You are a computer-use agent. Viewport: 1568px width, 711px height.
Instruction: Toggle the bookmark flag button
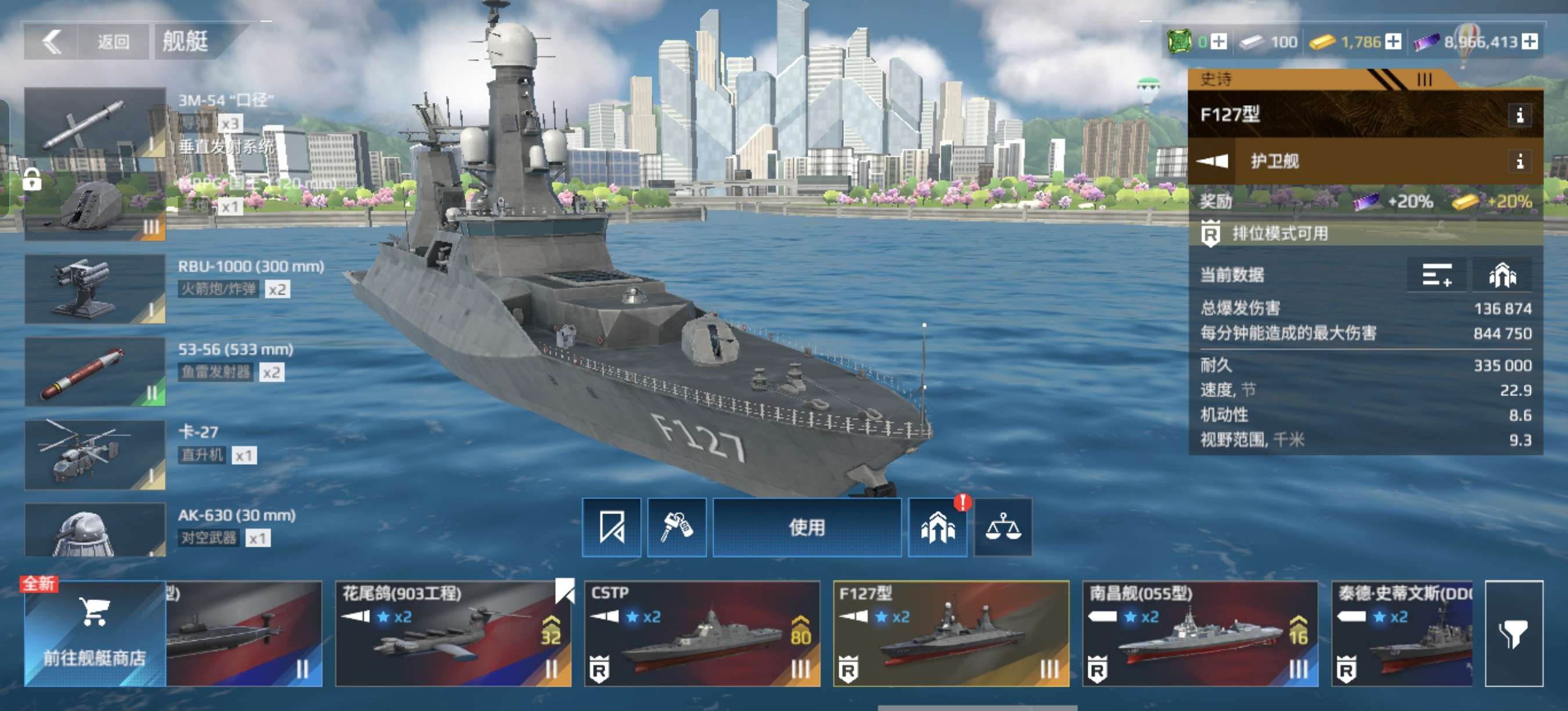click(x=611, y=527)
